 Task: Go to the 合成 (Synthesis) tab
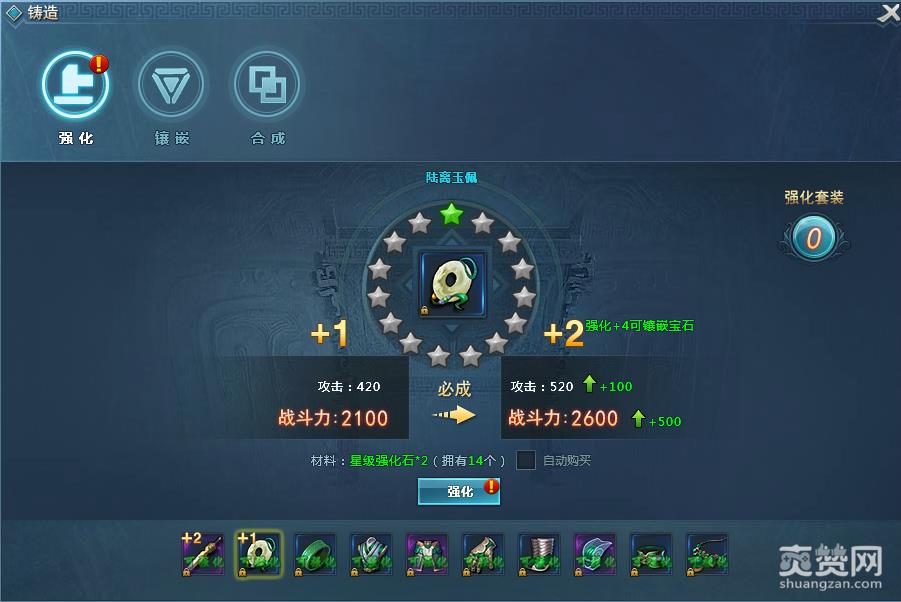[x=267, y=86]
